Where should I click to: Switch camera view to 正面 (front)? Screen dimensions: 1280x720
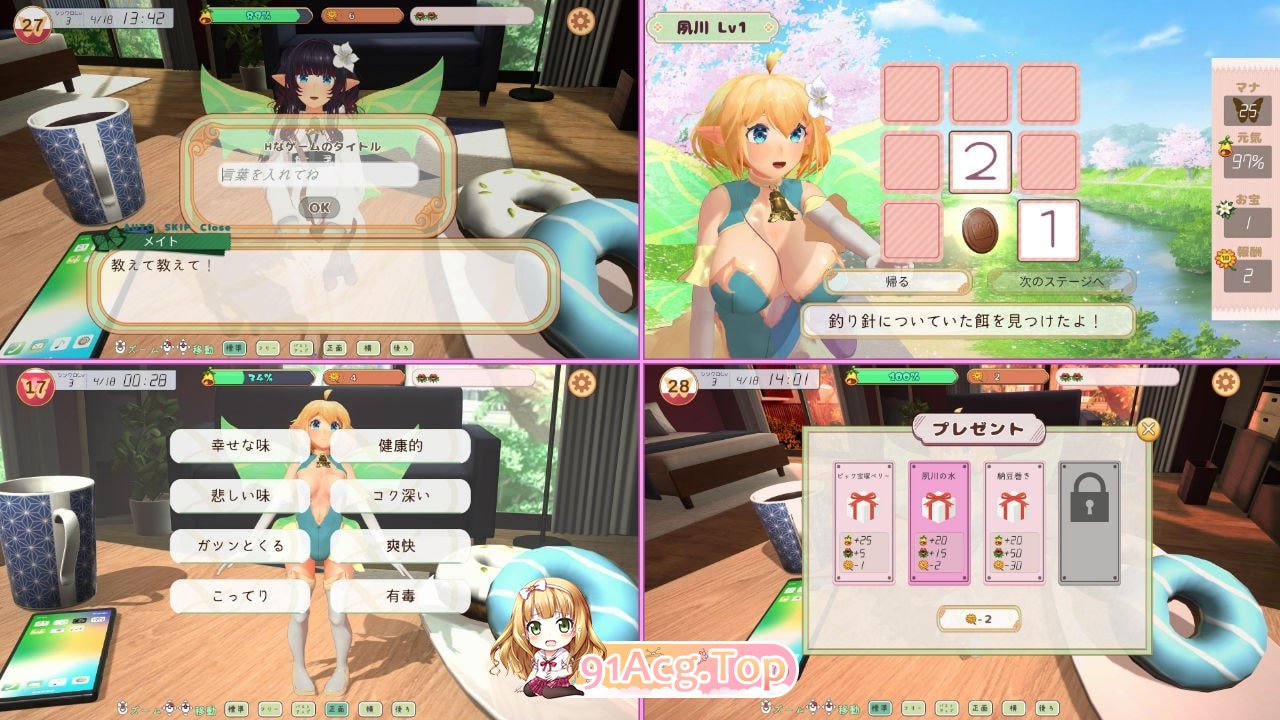(333, 348)
